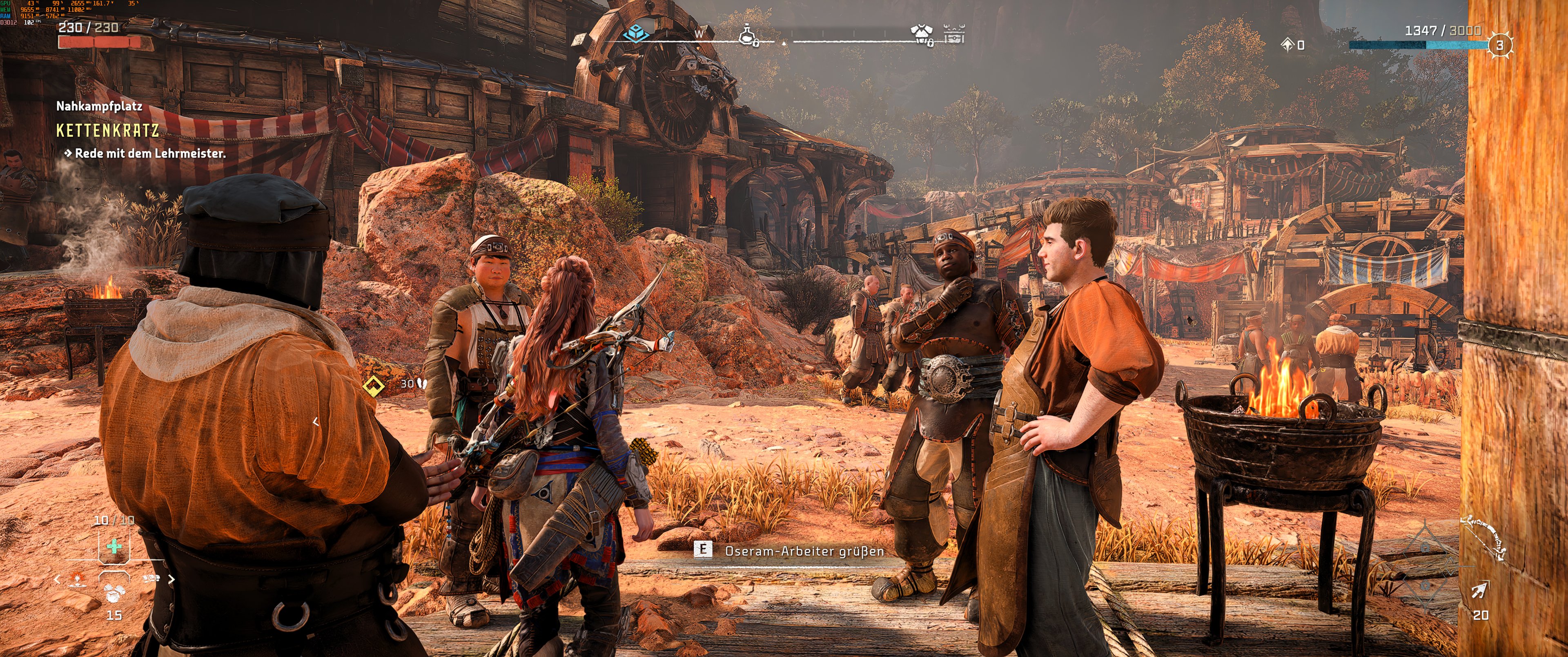Viewport: 1568px width, 657px height.
Task: Open the skill points arrowhead icon
Action: [1287, 45]
